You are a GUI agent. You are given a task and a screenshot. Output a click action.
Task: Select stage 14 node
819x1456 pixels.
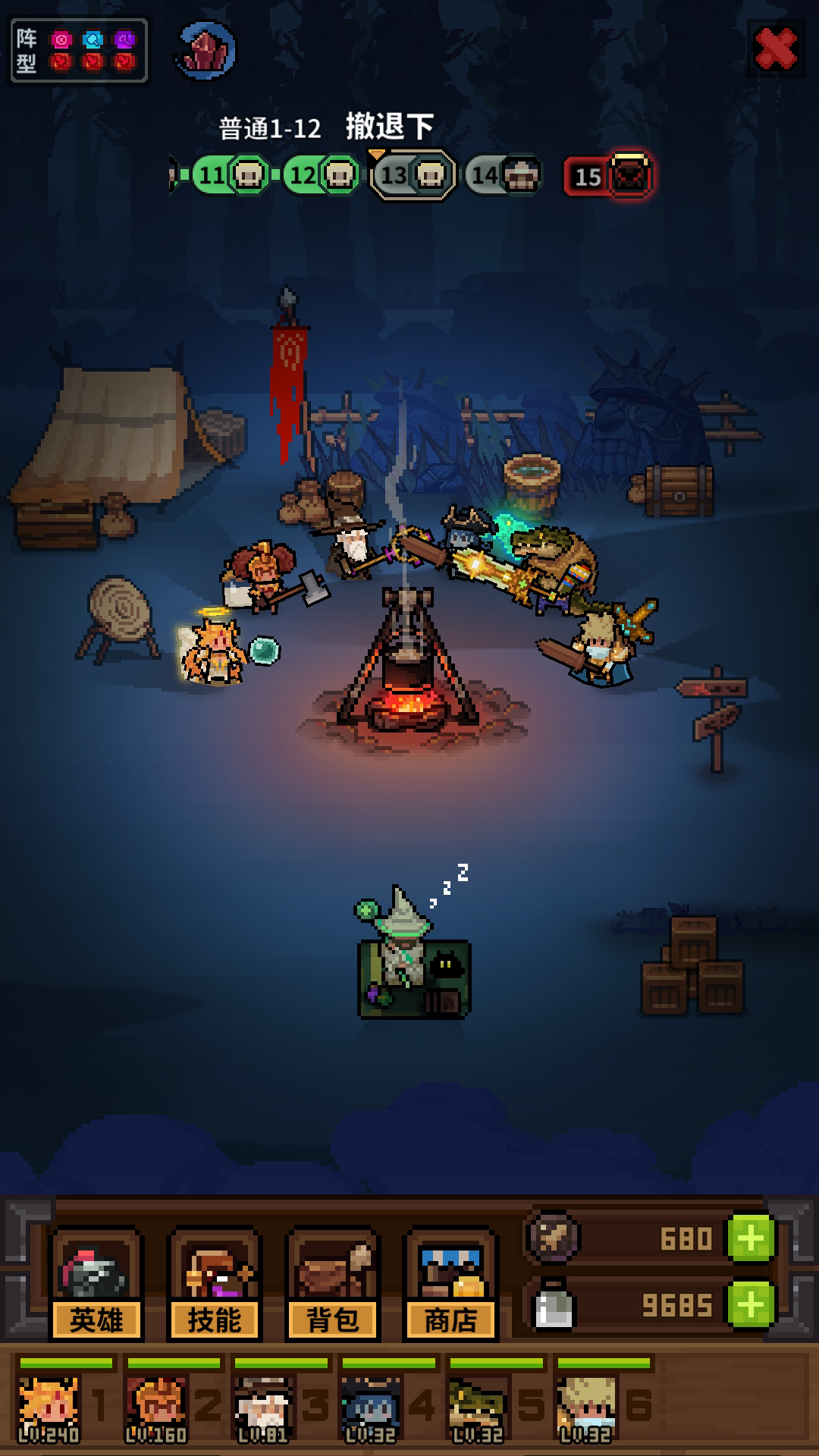pyautogui.click(x=504, y=175)
